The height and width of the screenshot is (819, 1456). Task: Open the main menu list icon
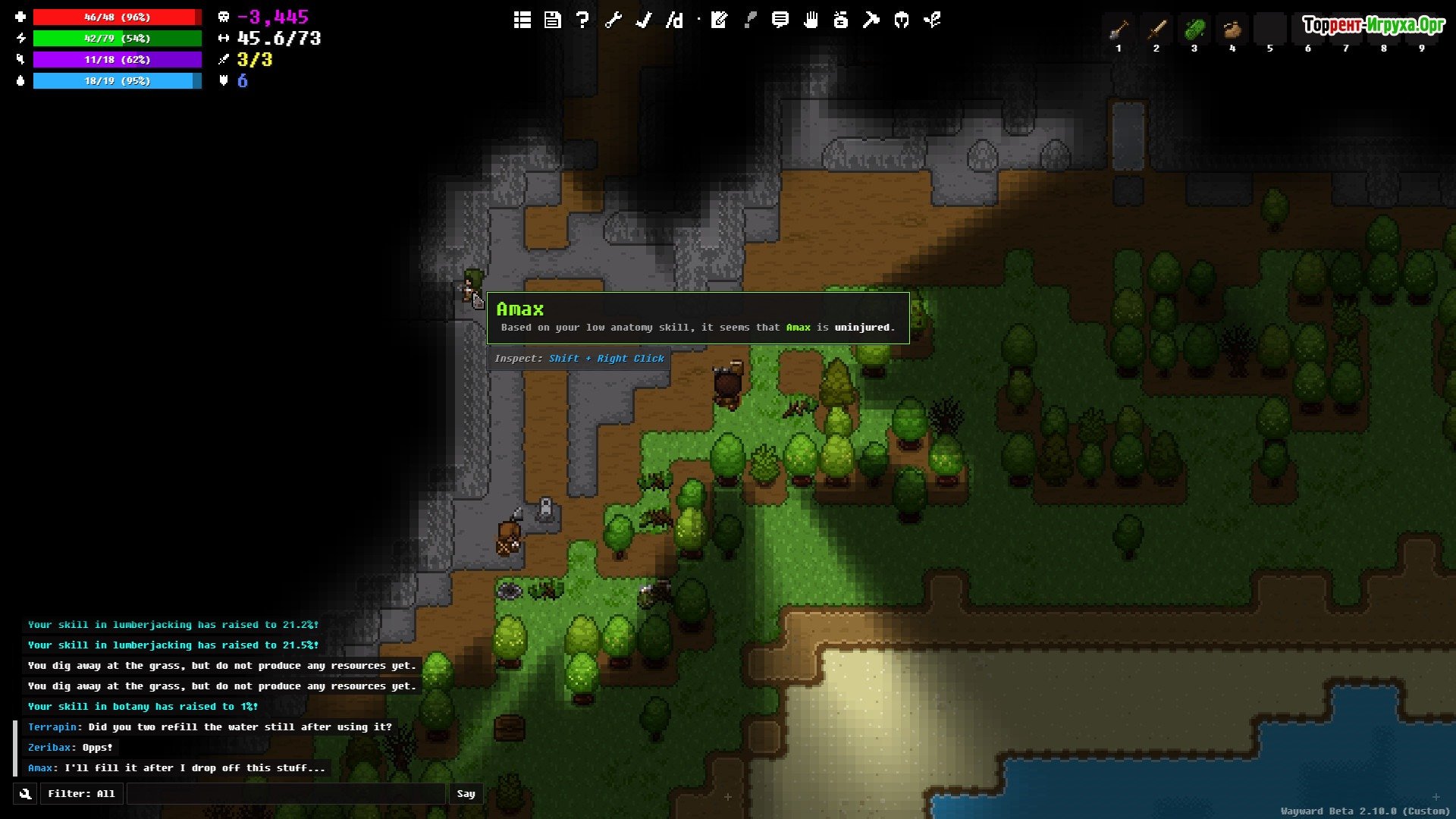(x=522, y=20)
